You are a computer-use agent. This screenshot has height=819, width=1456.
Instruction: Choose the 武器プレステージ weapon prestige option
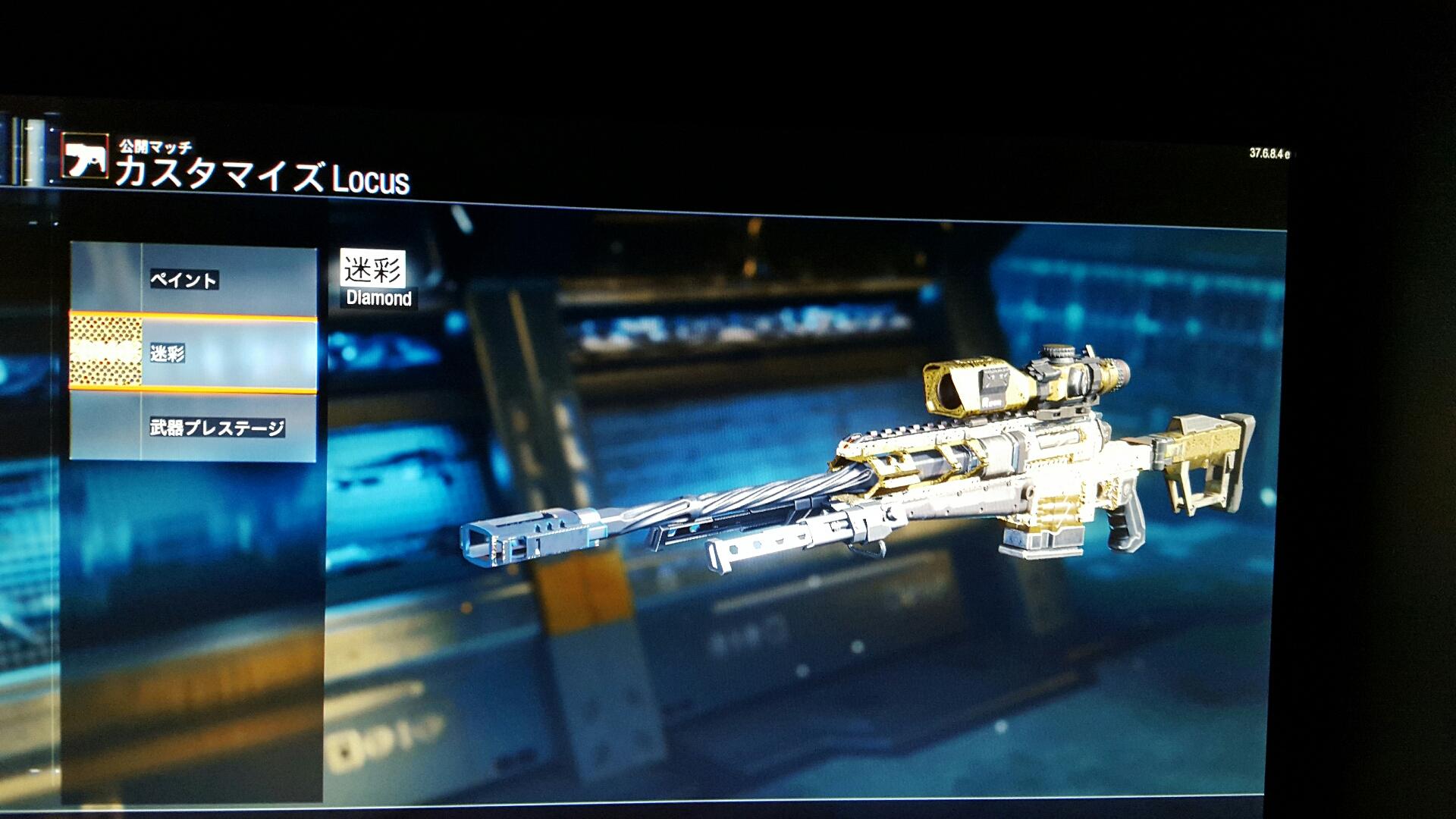pos(216,428)
